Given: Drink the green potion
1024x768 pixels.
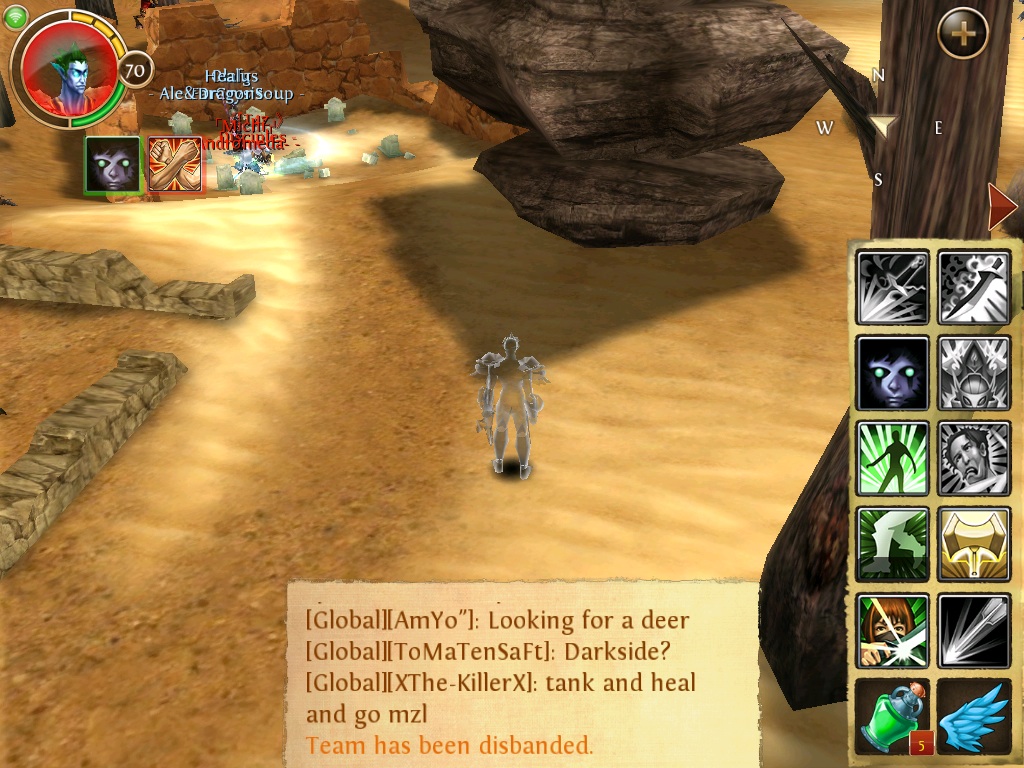Looking at the screenshot, I should click(893, 716).
